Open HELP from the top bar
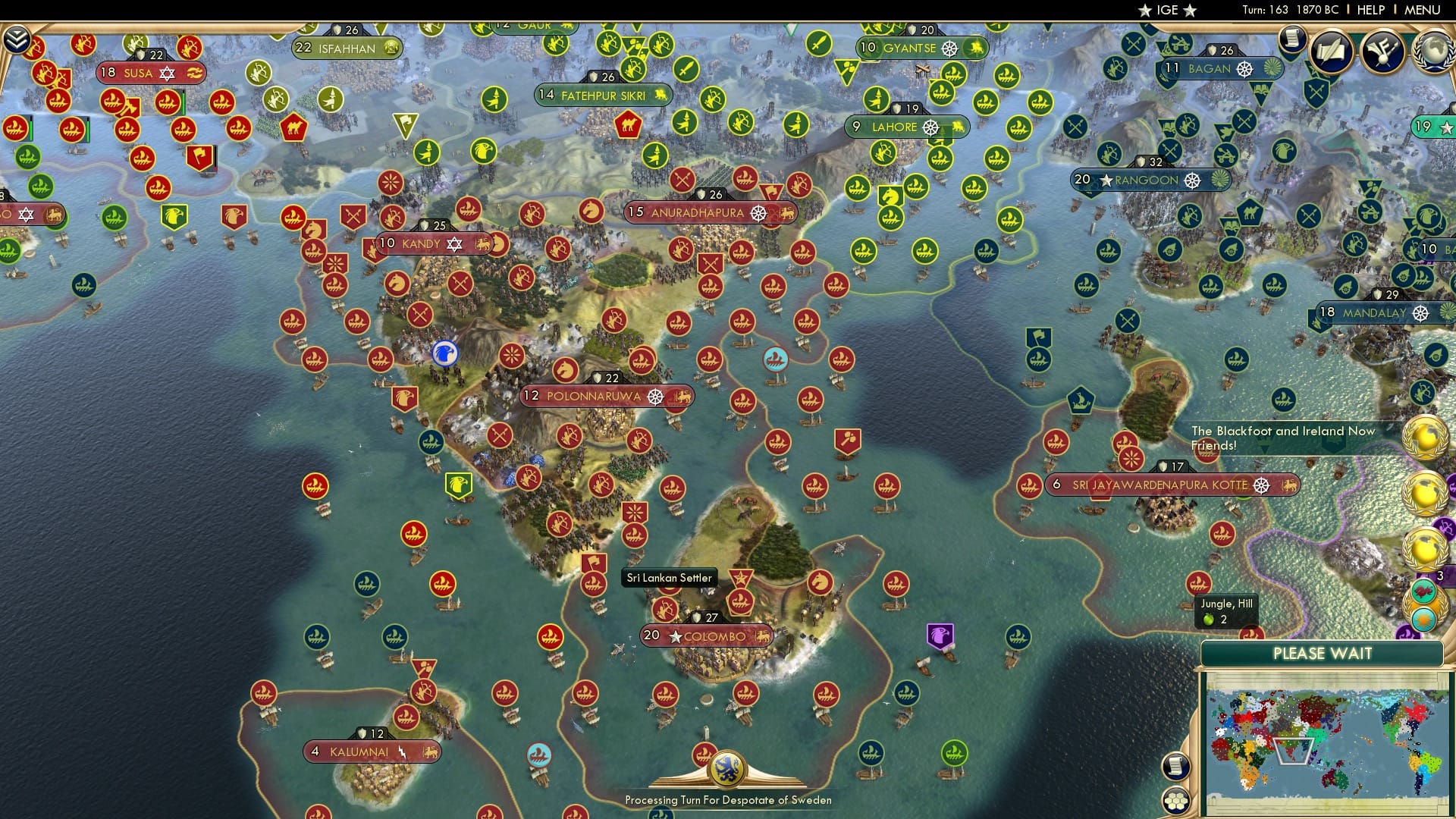This screenshot has height=819, width=1456. tap(1371, 11)
